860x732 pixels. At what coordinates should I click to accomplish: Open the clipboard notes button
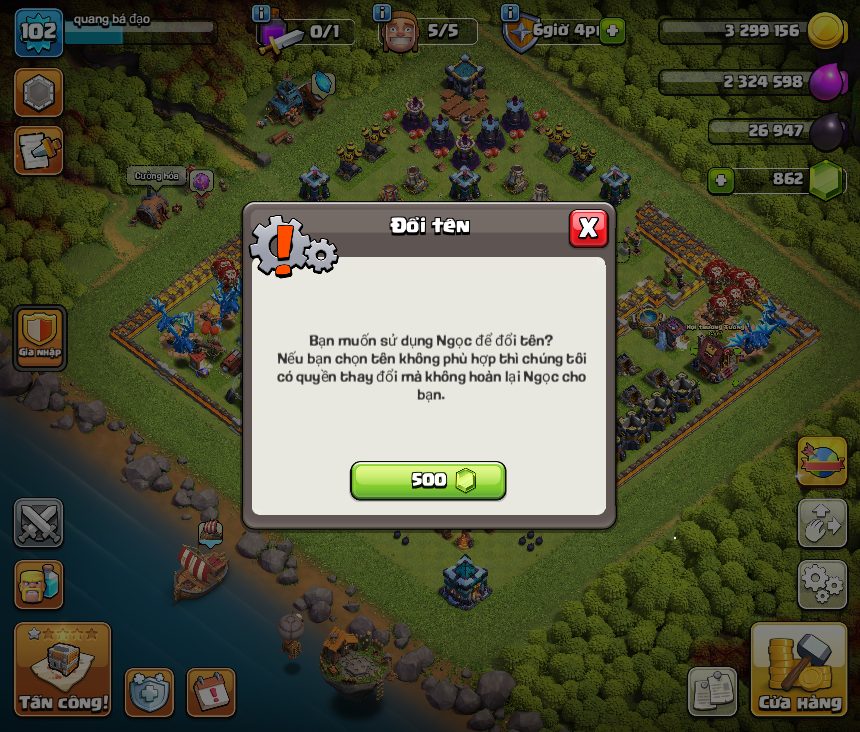coord(712,692)
